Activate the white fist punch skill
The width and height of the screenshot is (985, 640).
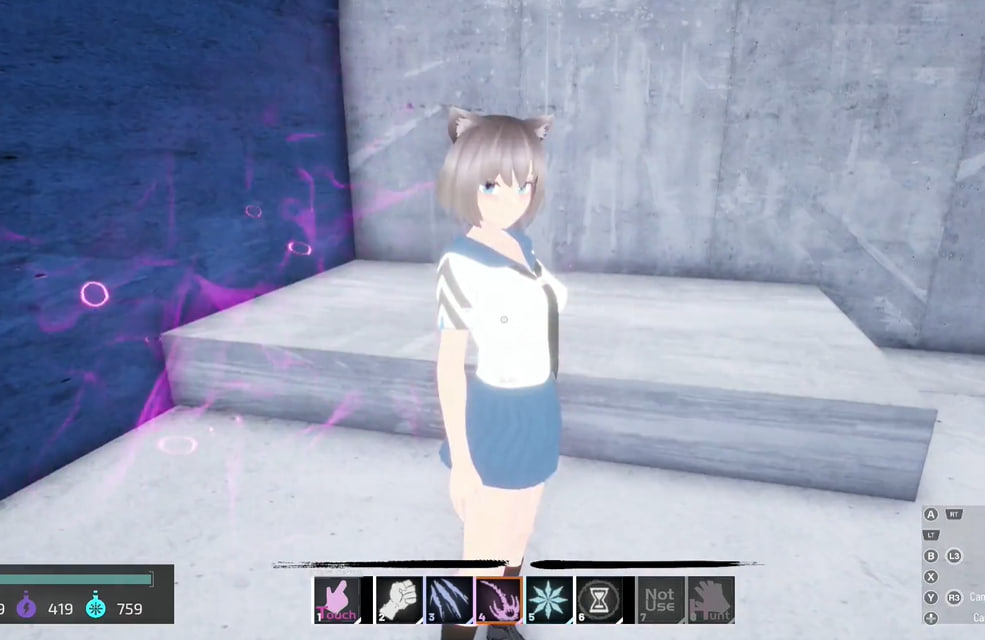(x=399, y=600)
